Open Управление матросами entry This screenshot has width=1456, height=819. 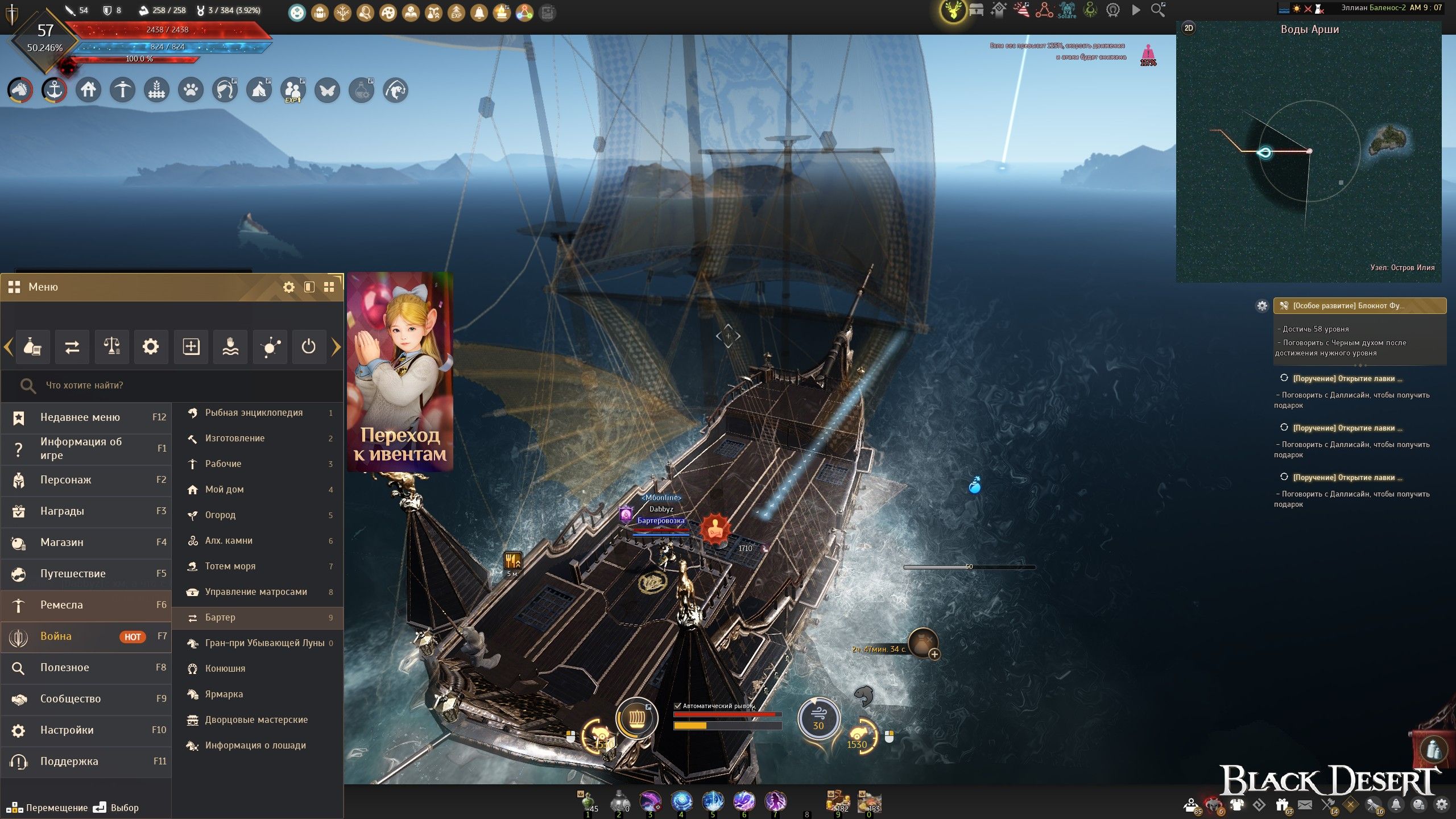257,592
